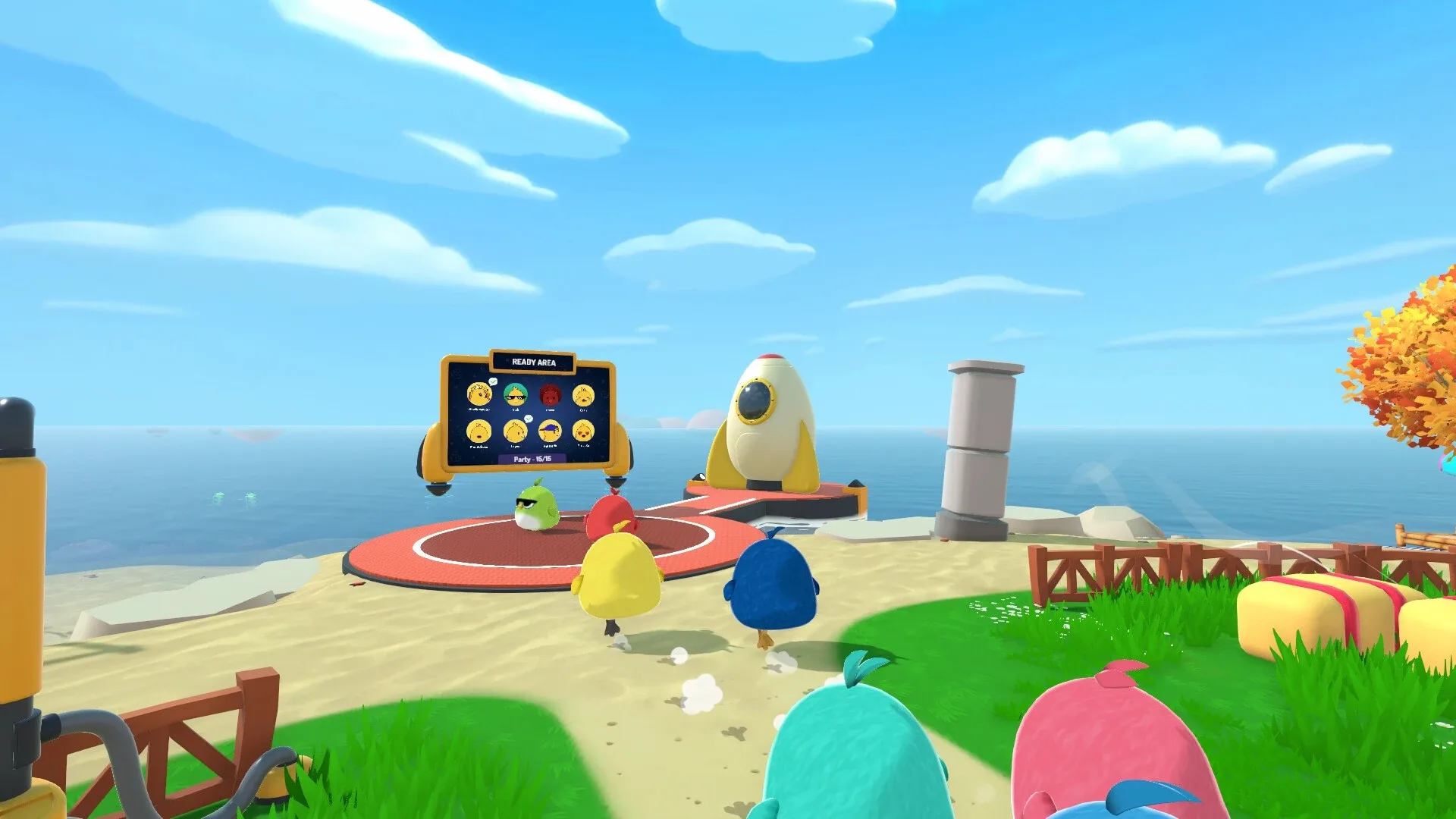Image resolution: width=1456 pixels, height=819 pixels.
Task: Click the smiling avatar second in bottom row
Action: [515, 431]
